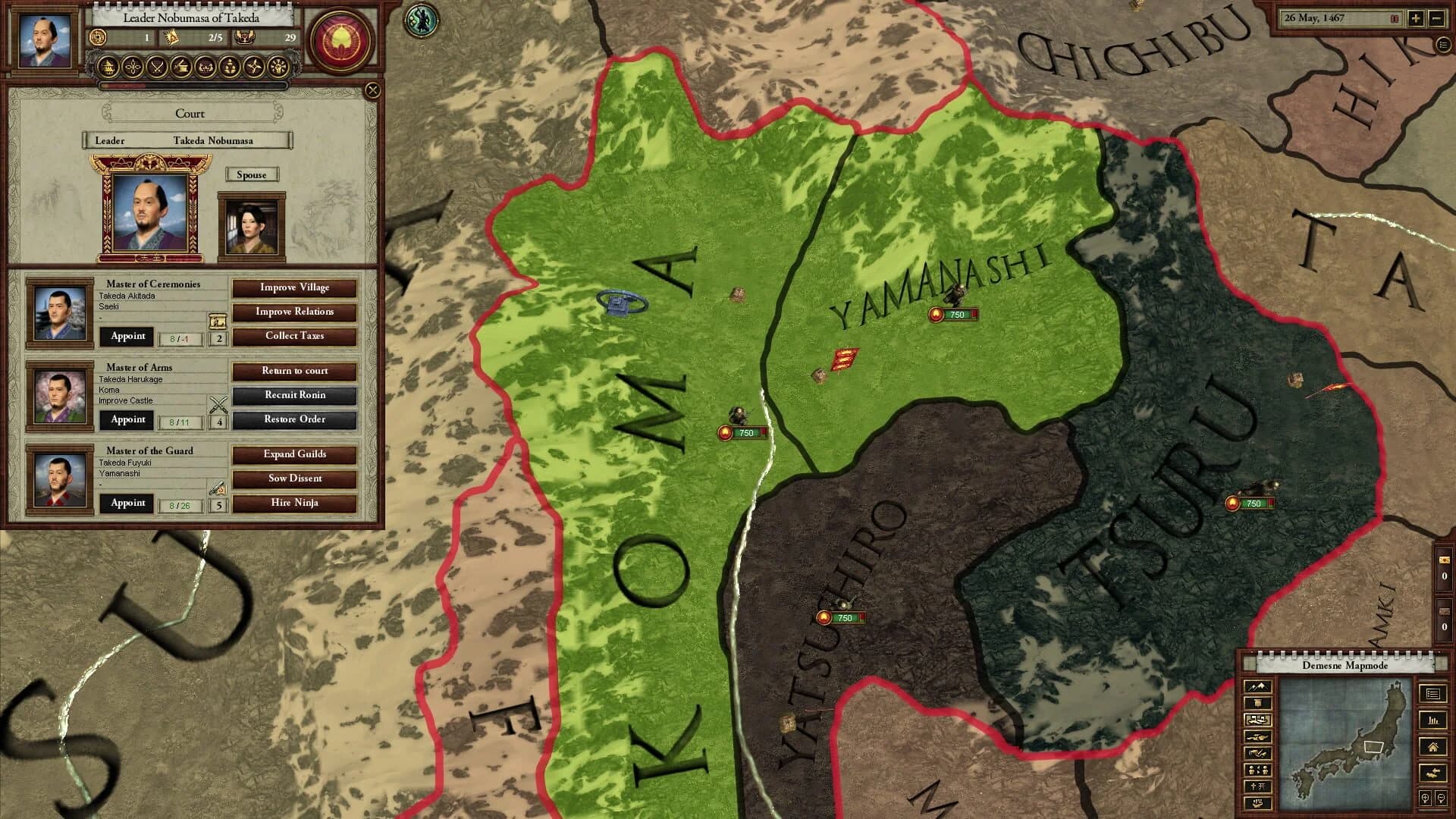1456x819 pixels.
Task: Toggle the religion mapmode
Action: pos(1257,786)
